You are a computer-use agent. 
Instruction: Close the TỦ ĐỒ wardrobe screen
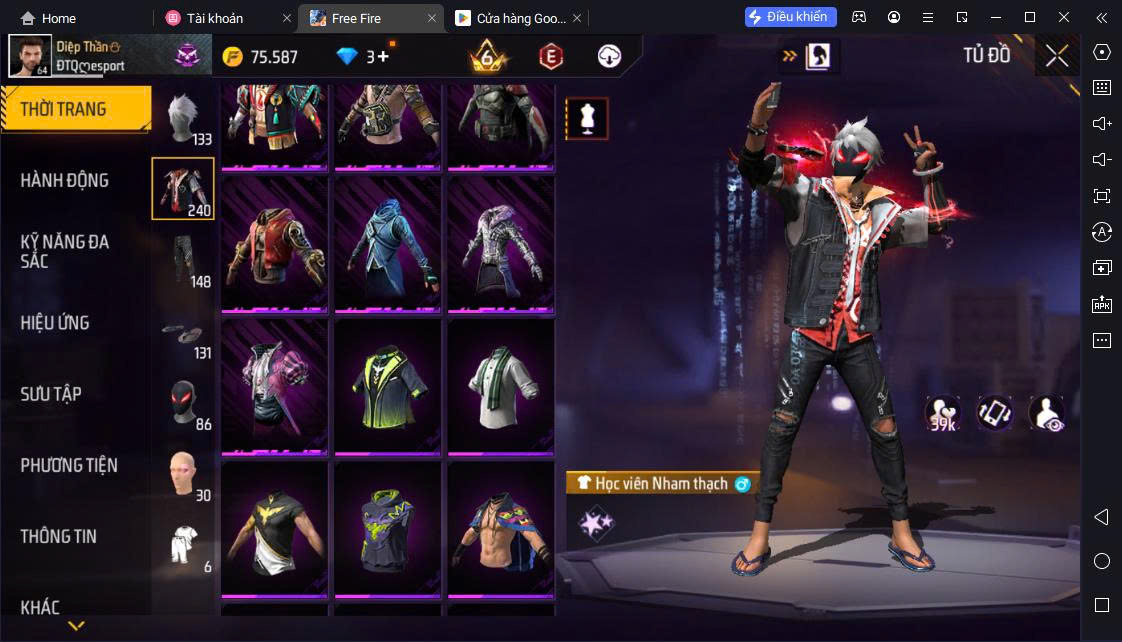(x=1057, y=56)
